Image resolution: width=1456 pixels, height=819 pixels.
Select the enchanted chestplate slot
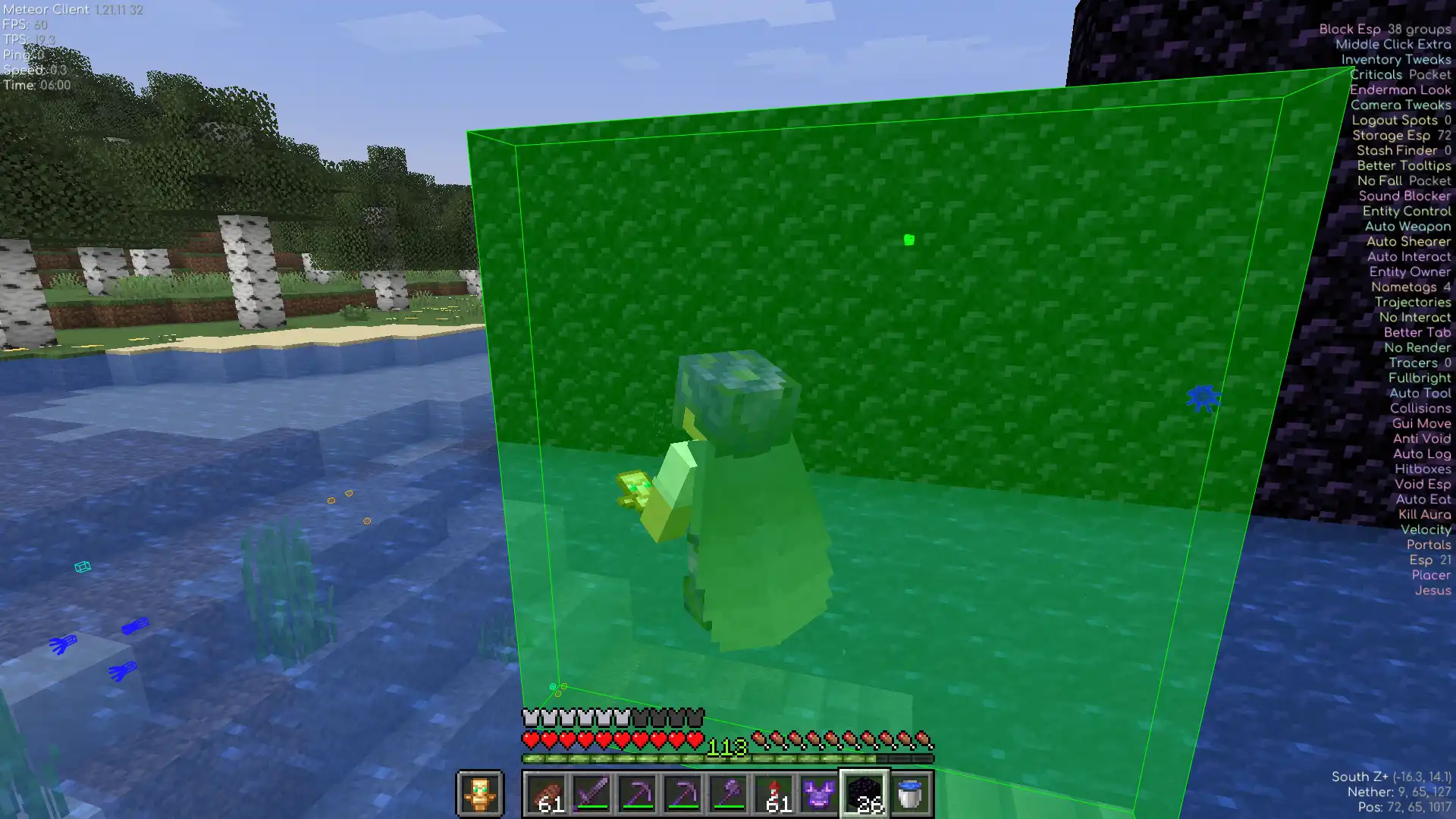[x=819, y=794]
